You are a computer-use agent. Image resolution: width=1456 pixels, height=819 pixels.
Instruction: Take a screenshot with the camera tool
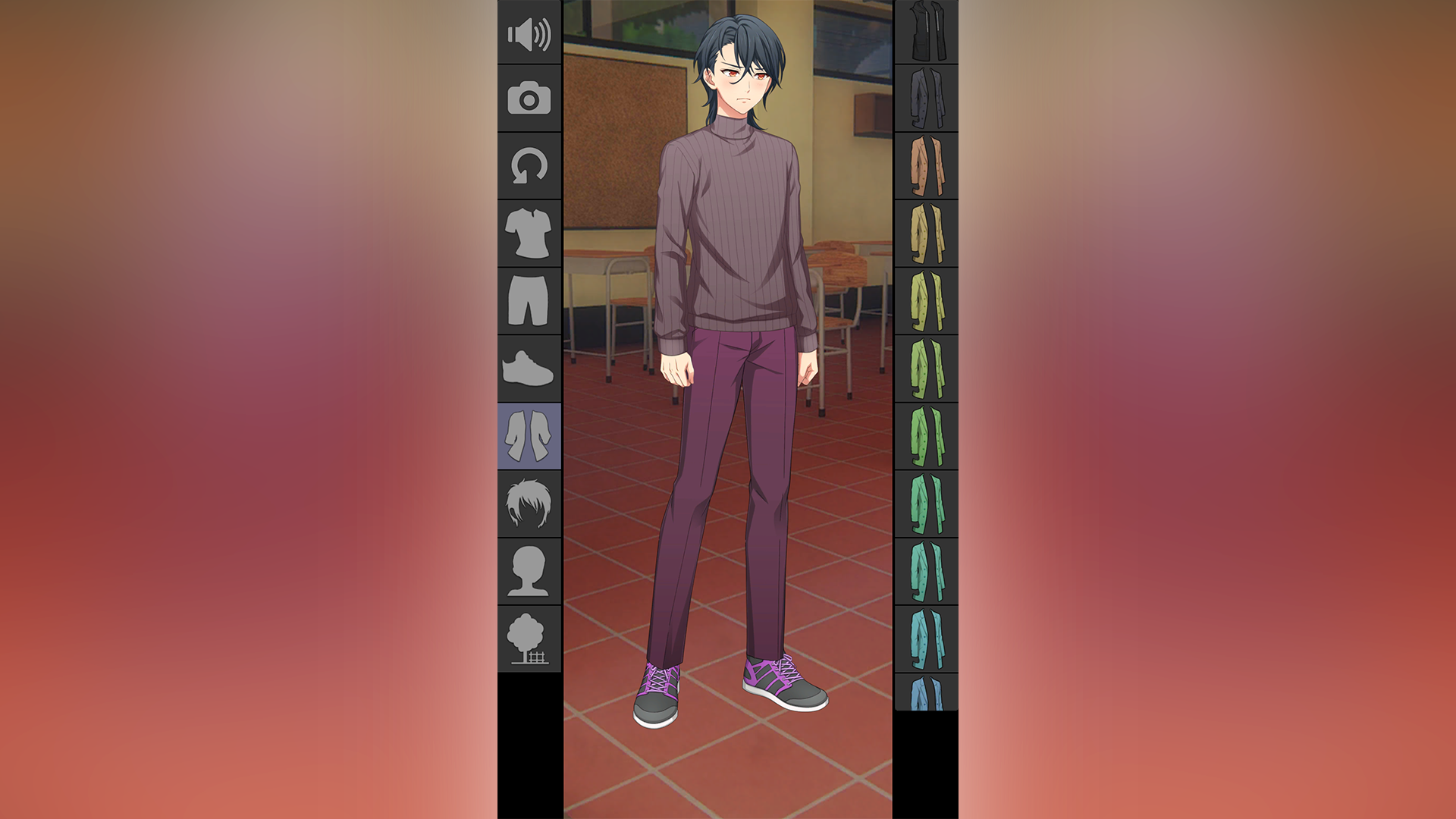[529, 97]
